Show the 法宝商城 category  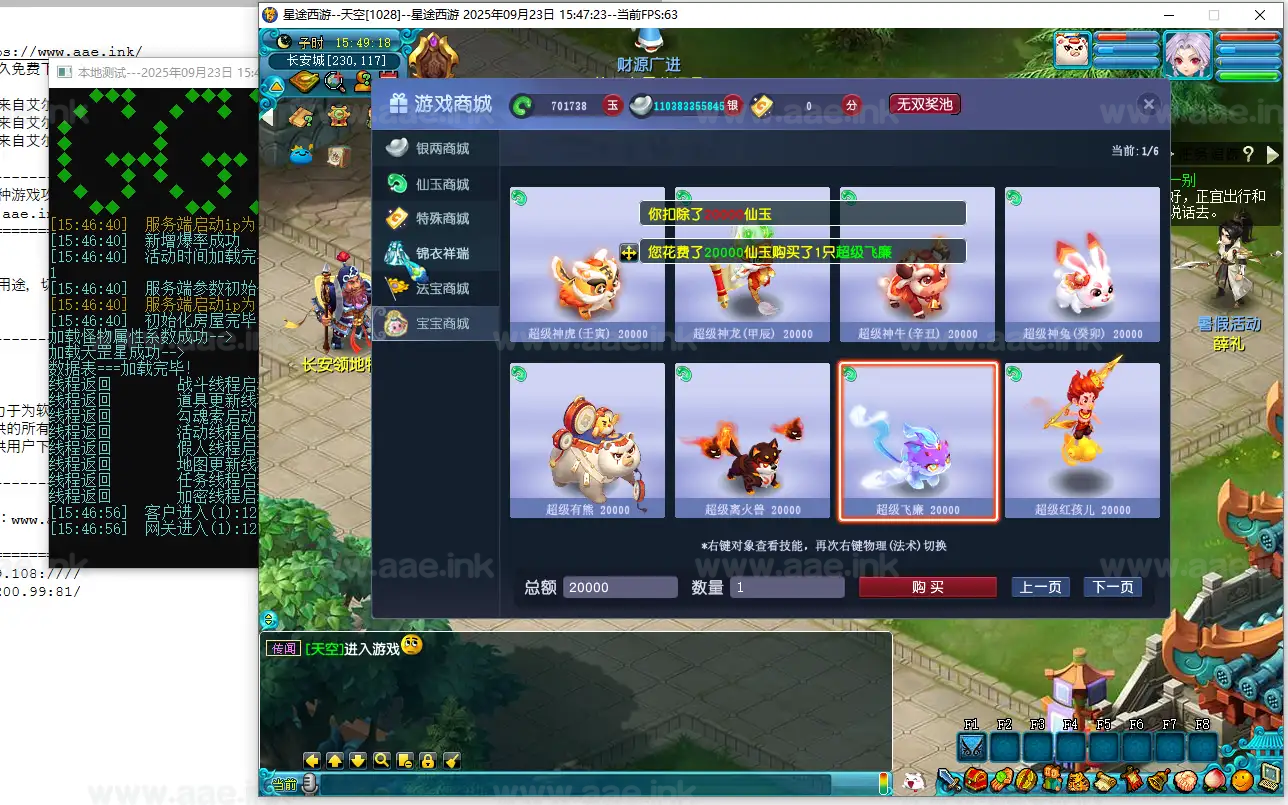click(435, 288)
